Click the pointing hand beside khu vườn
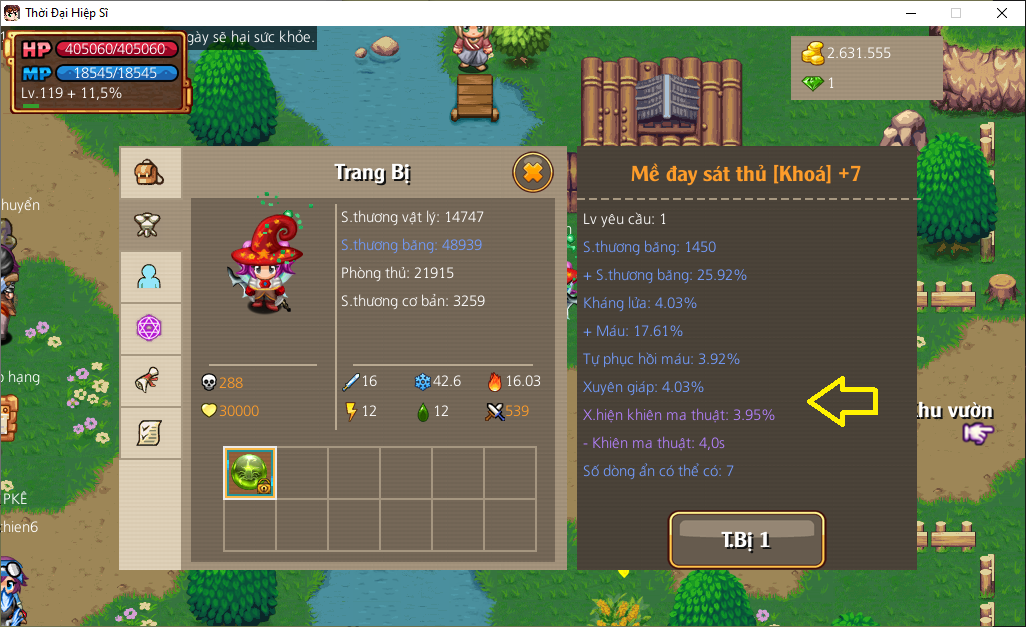 pyautogui.click(x=978, y=432)
